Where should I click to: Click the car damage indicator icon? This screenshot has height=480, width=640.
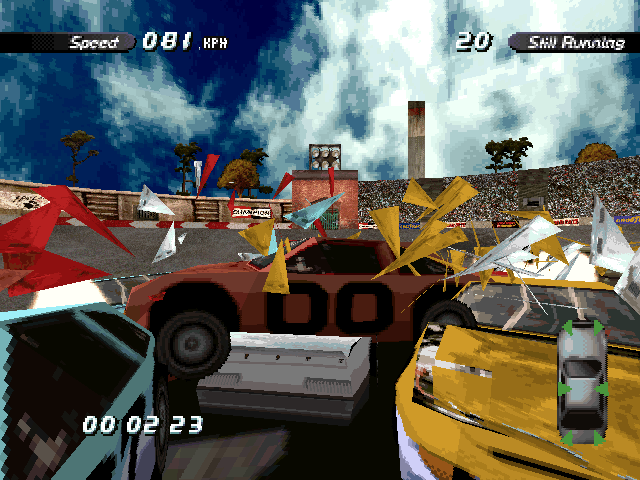pos(581,383)
